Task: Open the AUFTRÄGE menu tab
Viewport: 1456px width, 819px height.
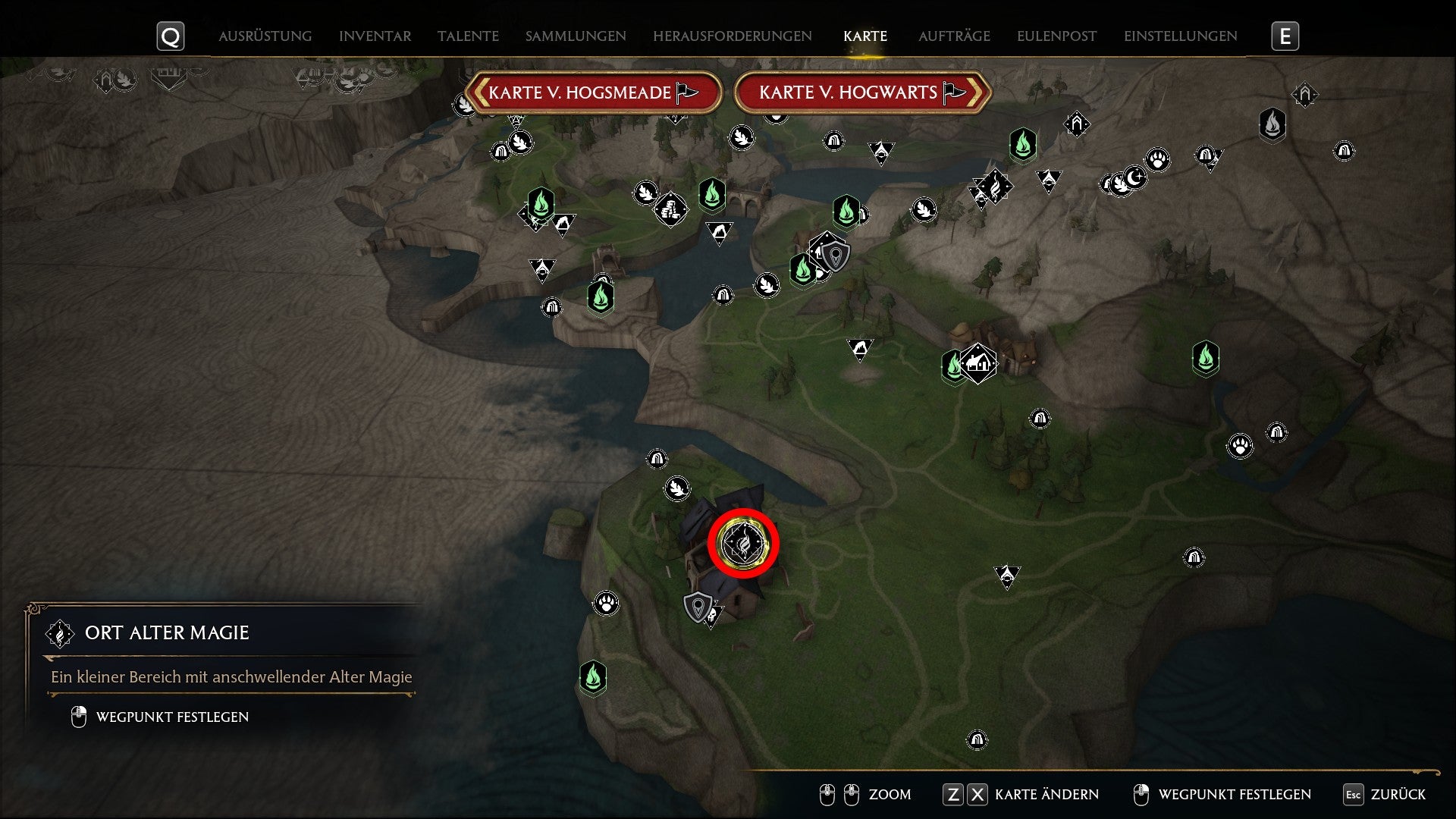Action: tap(955, 35)
